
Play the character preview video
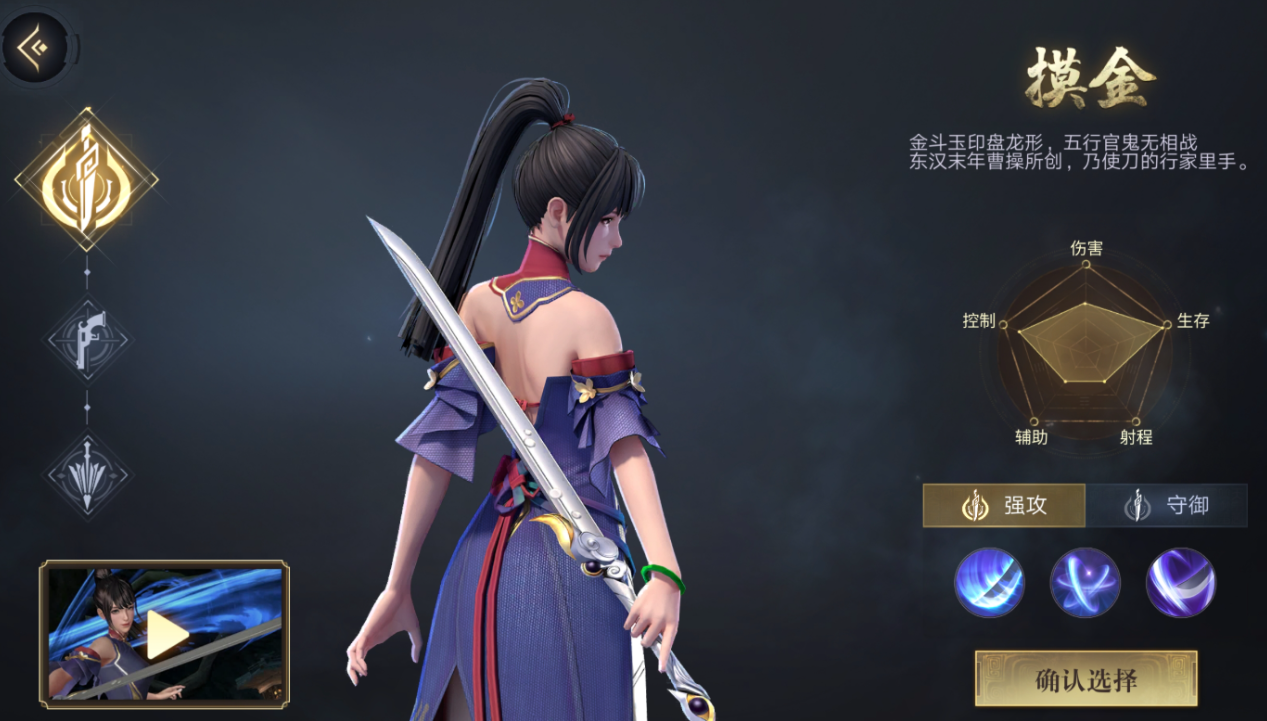click(166, 633)
